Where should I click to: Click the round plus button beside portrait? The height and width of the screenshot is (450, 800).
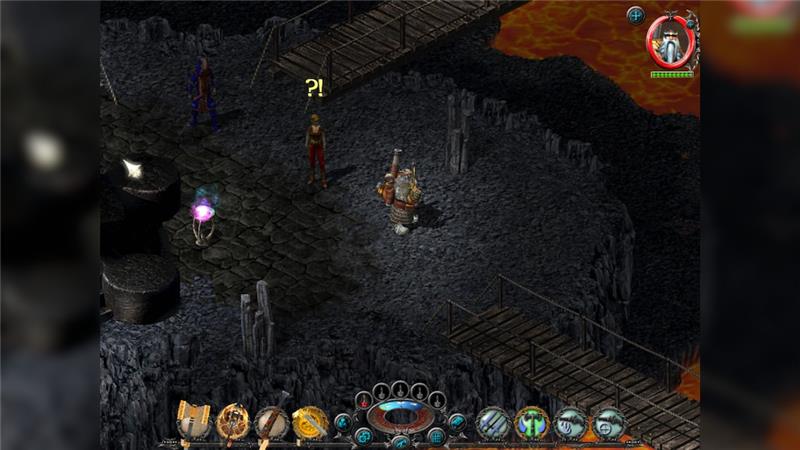(x=636, y=14)
